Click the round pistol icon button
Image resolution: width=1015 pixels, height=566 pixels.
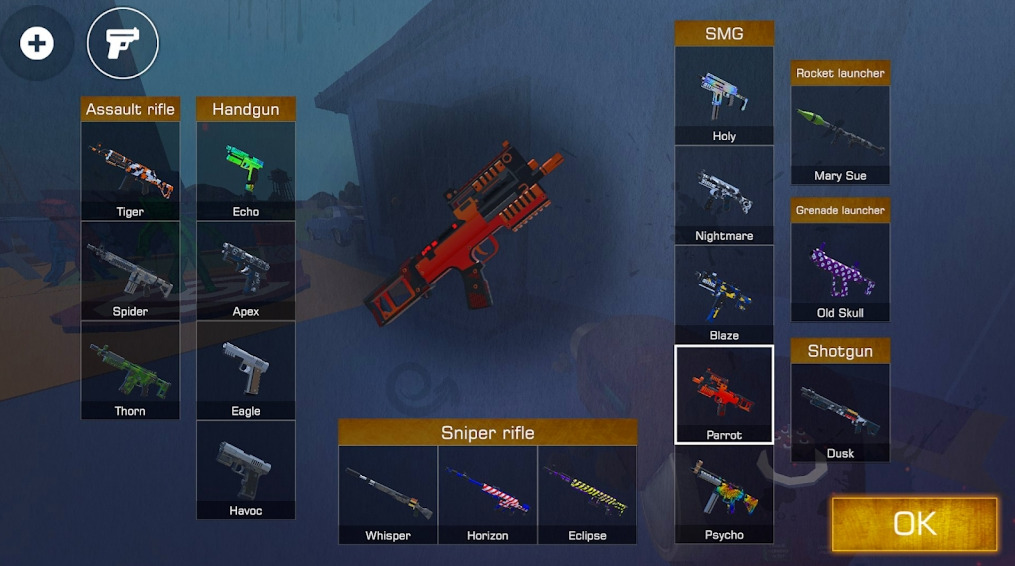pyautogui.click(x=123, y=43)
